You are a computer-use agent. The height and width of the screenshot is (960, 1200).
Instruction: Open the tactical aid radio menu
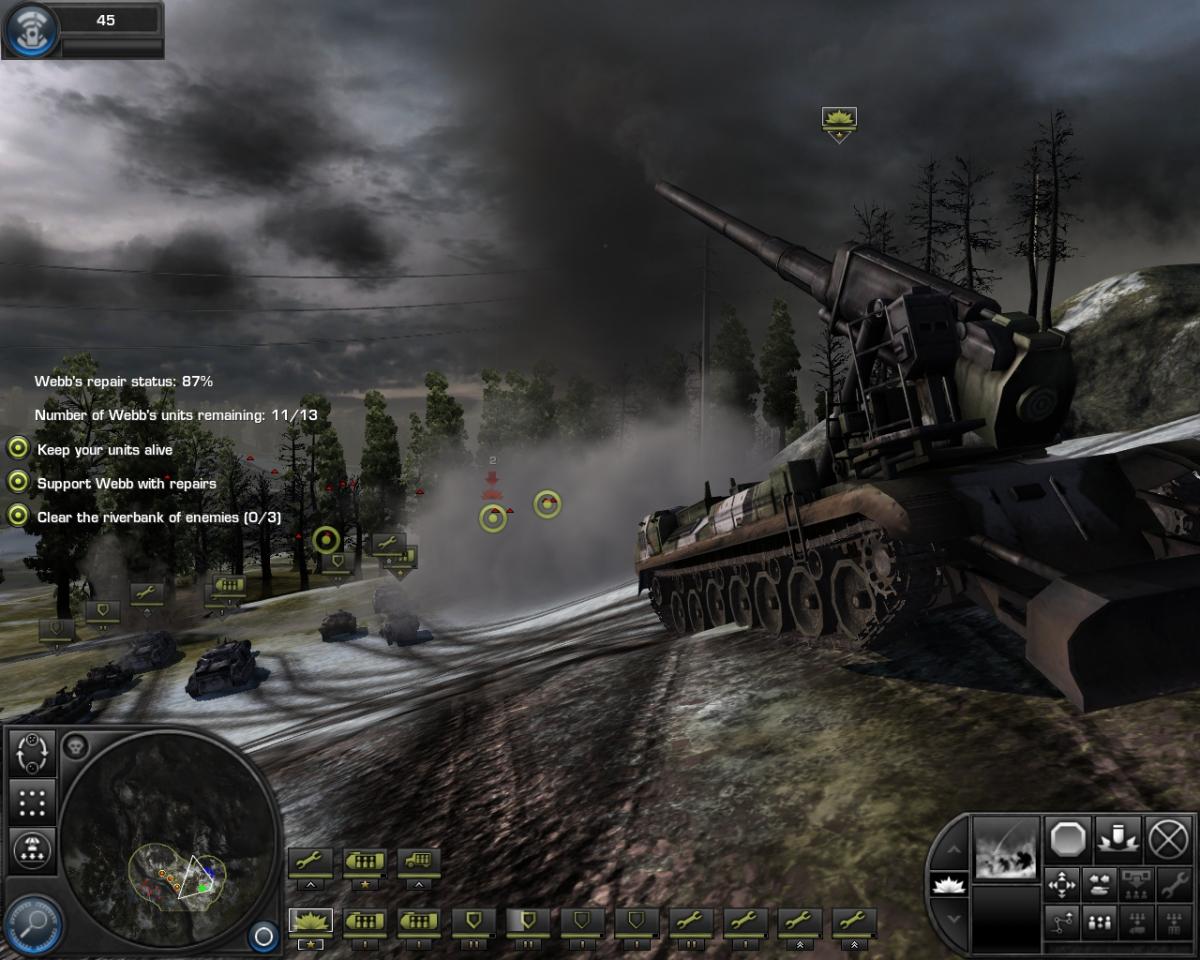click(31, 30)
